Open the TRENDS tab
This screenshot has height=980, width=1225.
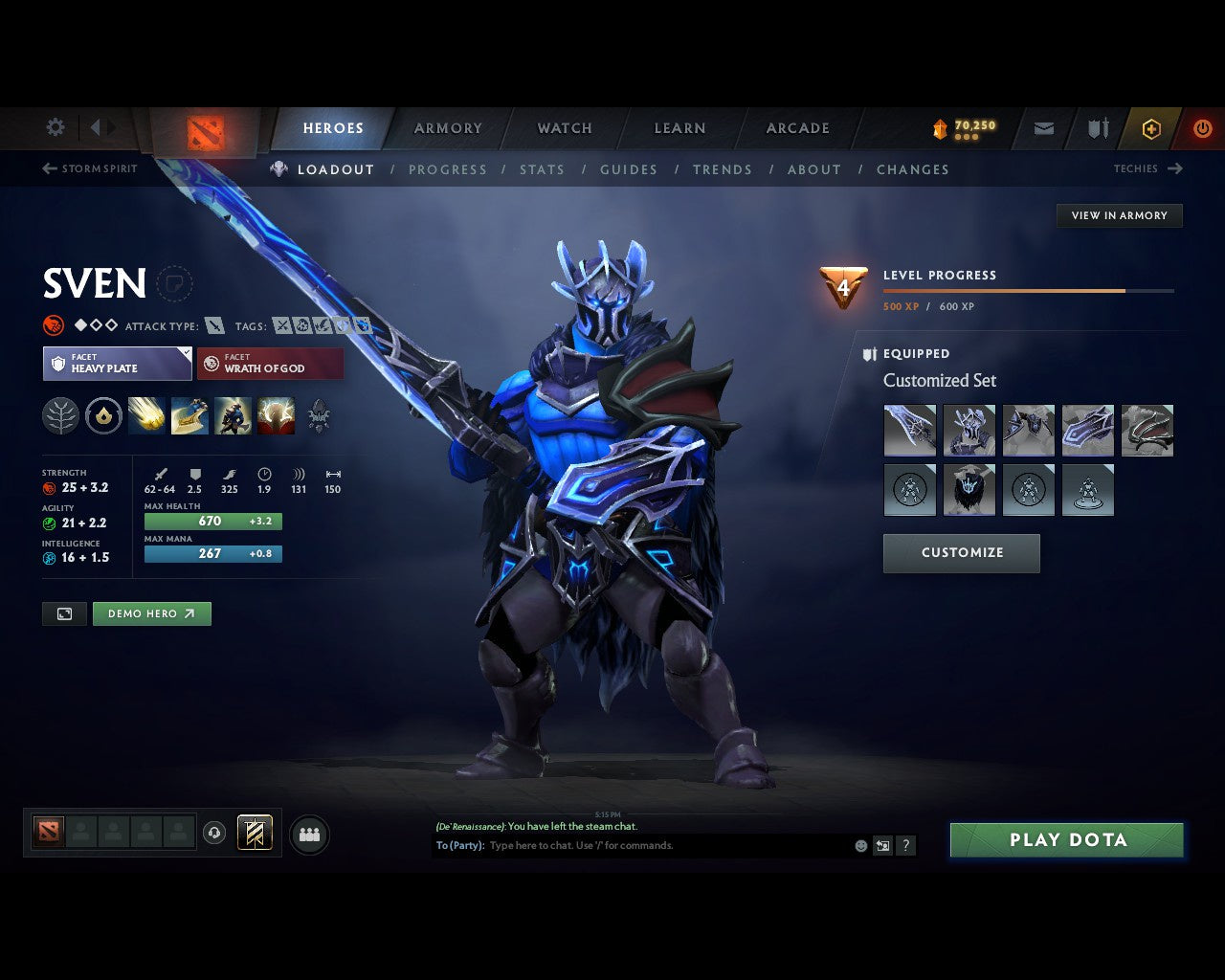pos(723,169)
